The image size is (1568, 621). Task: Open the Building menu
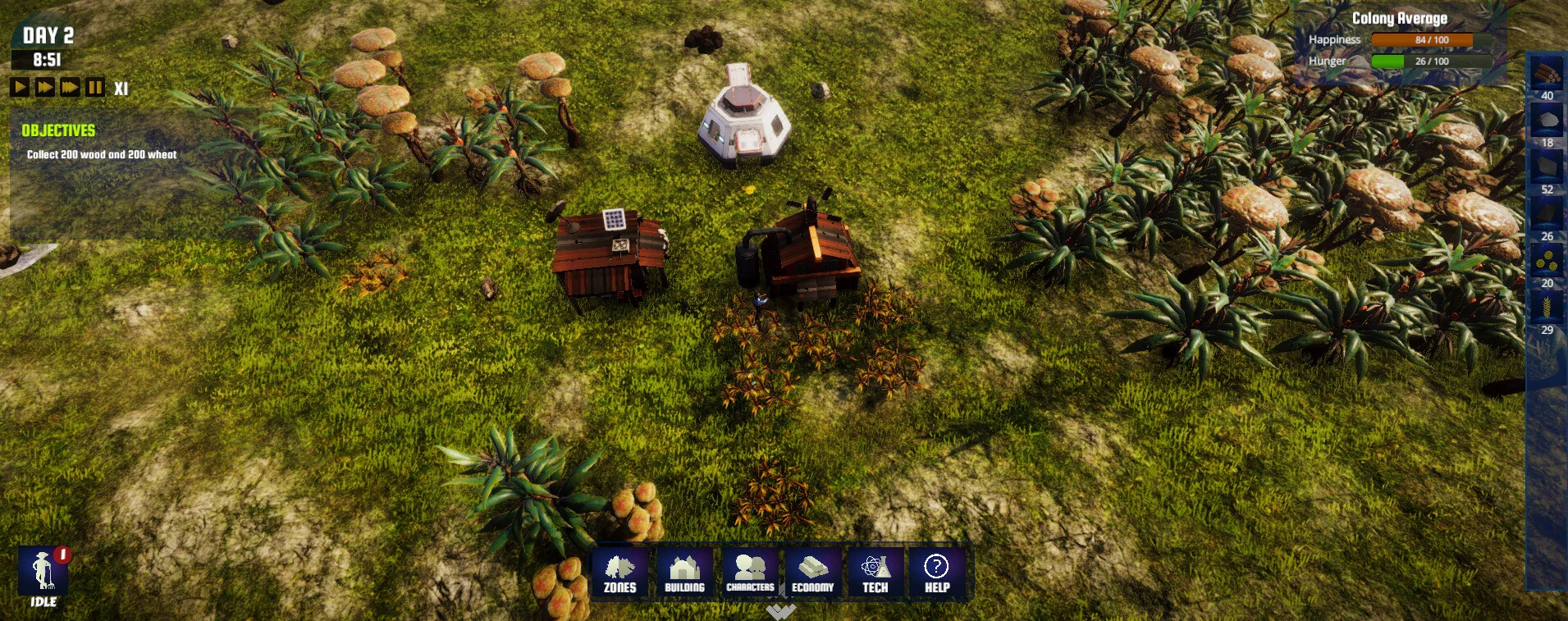(684, 573)
